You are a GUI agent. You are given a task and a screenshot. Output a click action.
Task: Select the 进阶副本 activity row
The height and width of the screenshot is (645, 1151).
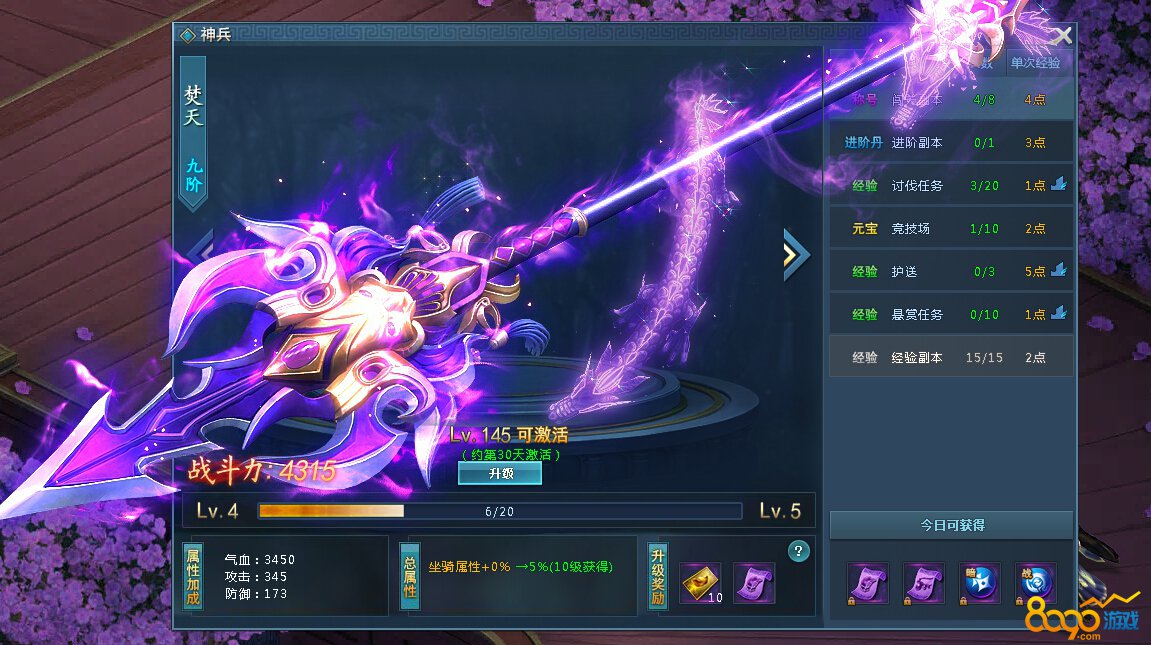(950, 143)
